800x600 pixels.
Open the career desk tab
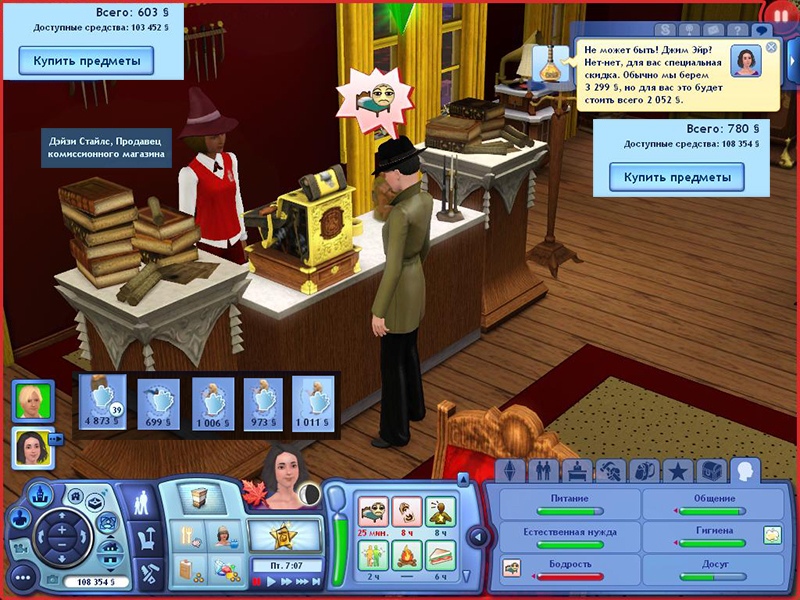click(x=577, y=470)
